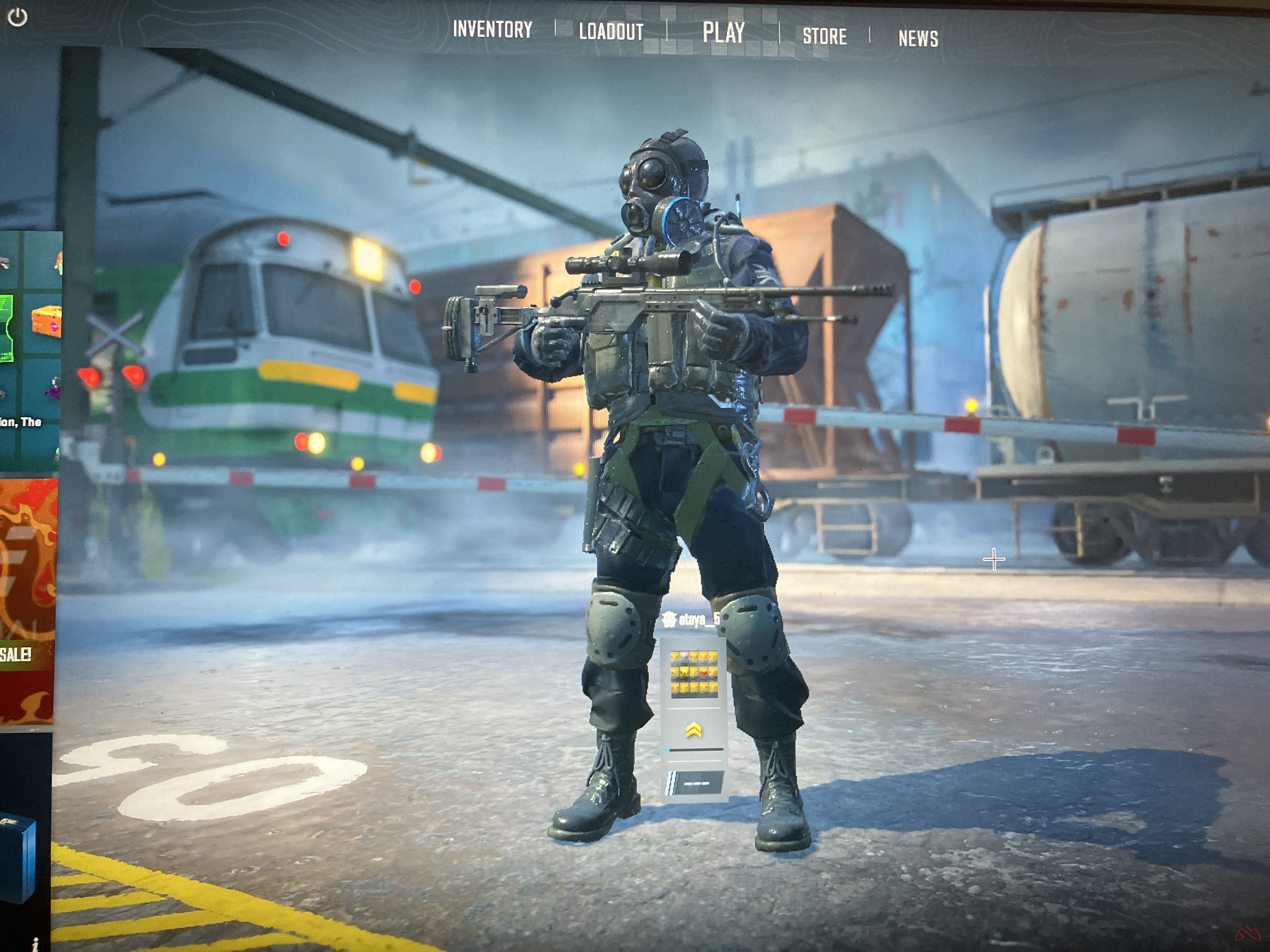Viewport: 1270px width, 952px height.
Task: Open the Inventory menu
Action: (492, 30)
